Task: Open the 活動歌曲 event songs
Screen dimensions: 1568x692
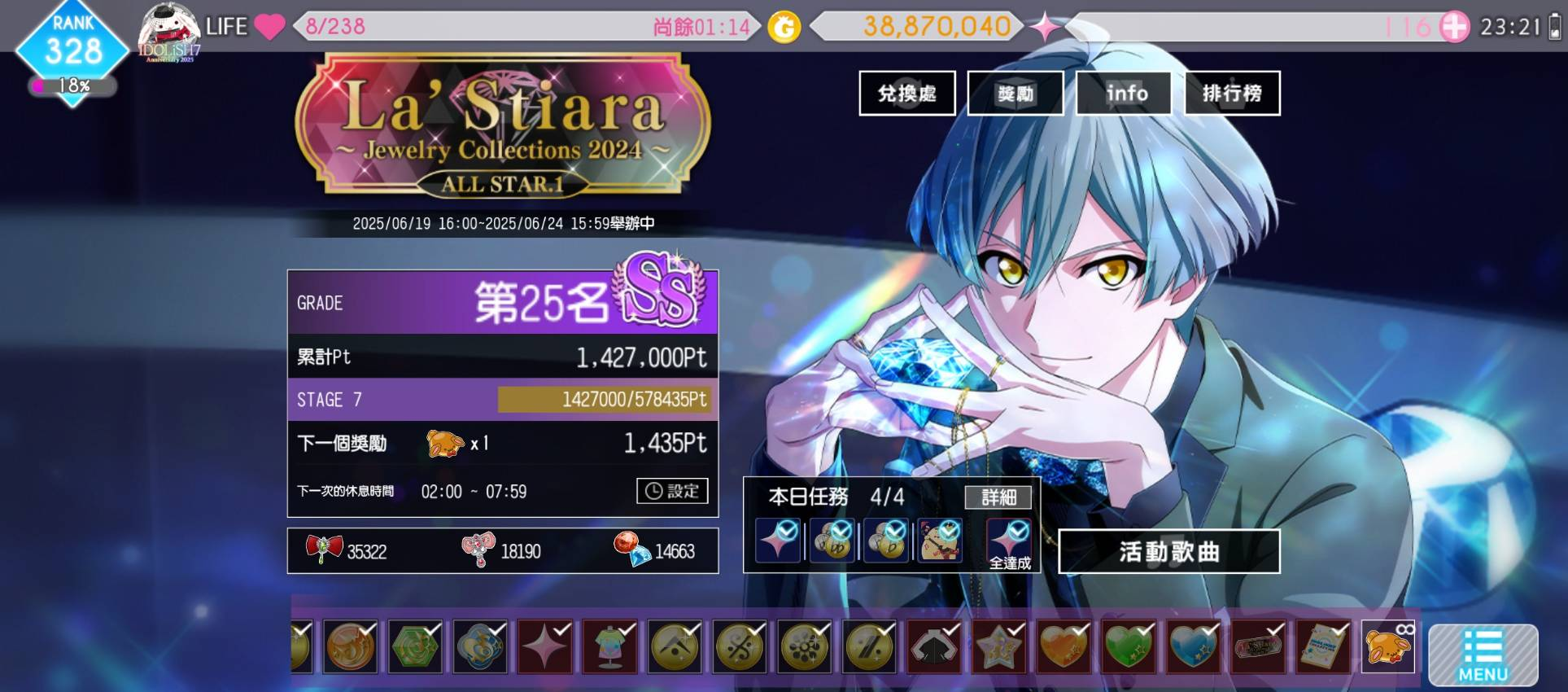Action: (1168, 552)
